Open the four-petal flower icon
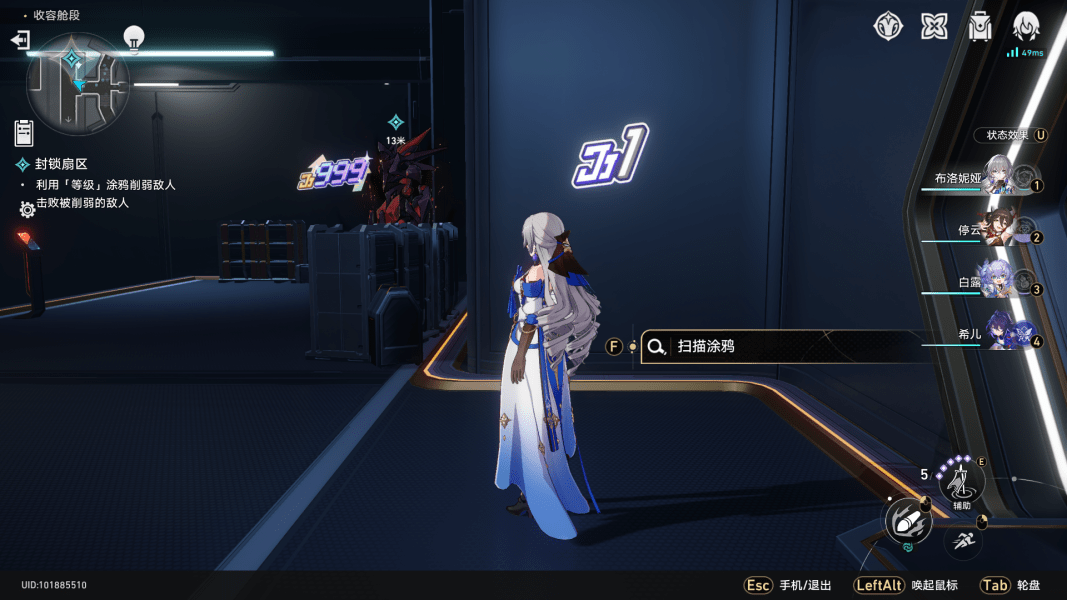 click(934, 27)
